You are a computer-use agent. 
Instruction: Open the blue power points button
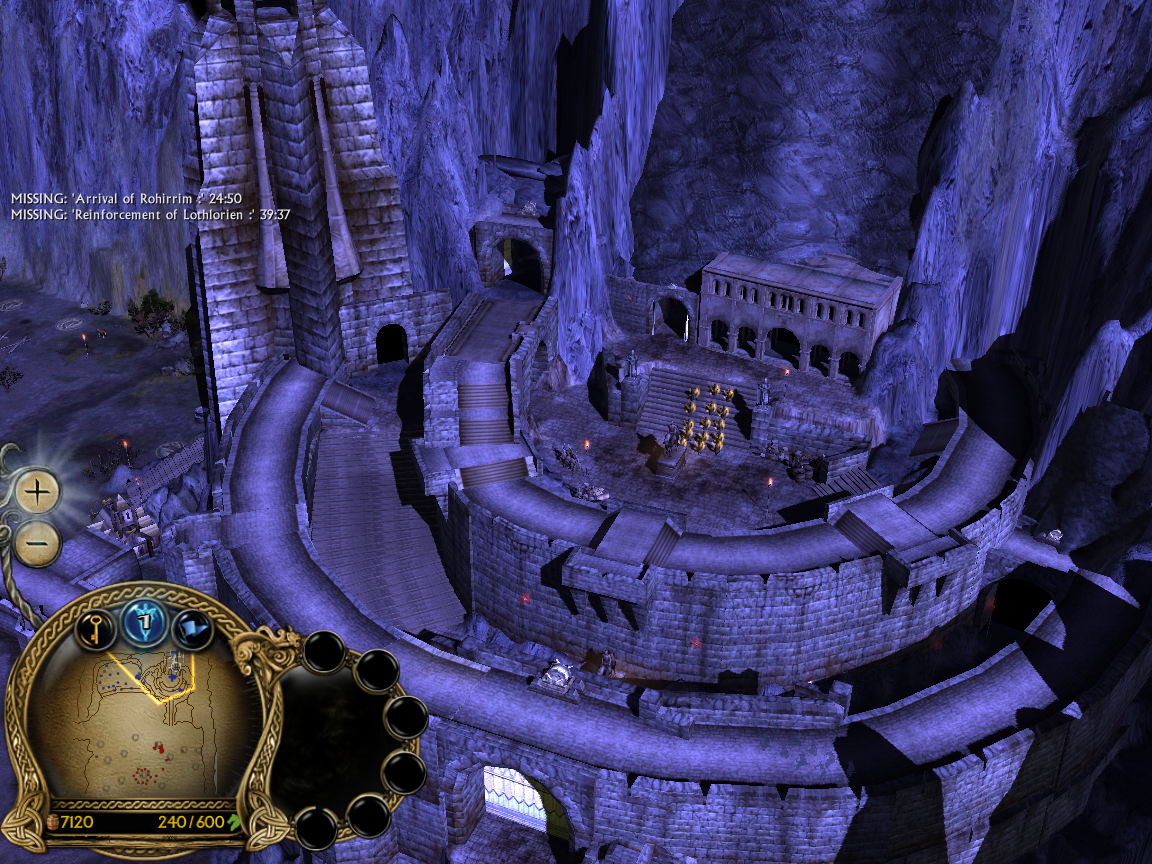[x=143, y=625]
